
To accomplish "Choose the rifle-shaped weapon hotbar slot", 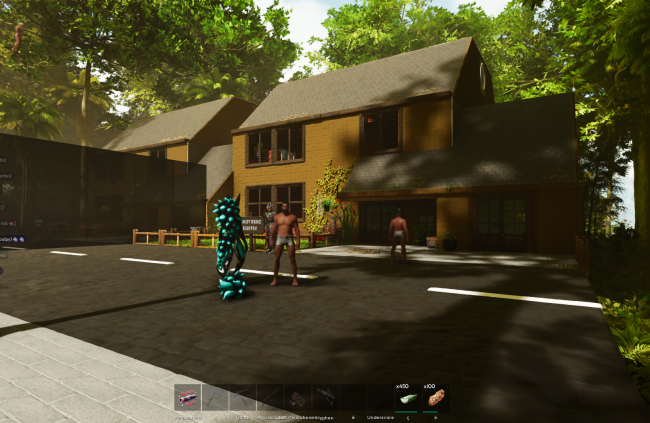I will tap(326, 398).
